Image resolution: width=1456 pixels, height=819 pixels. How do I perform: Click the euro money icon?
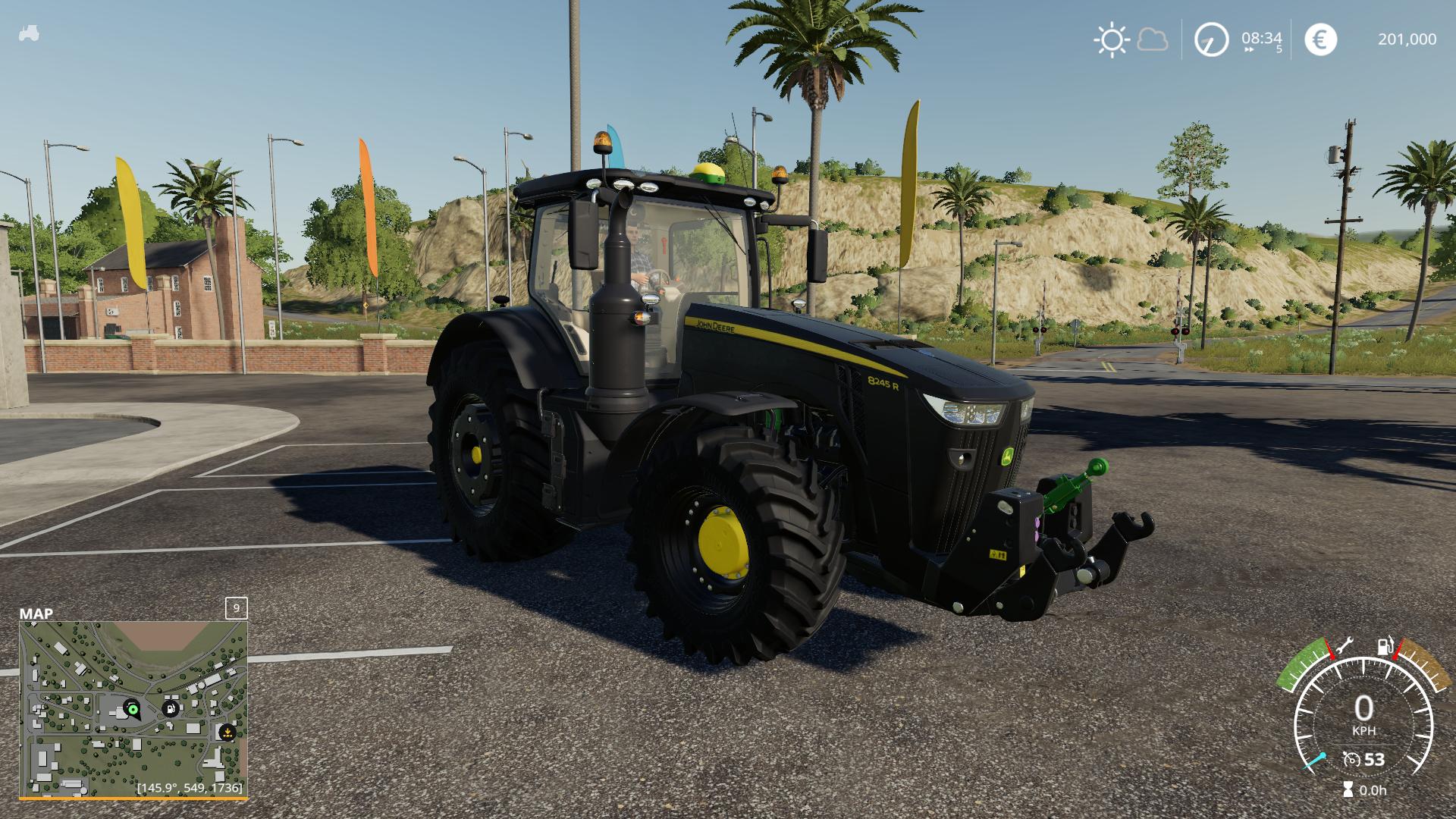tap(1320, 39)
